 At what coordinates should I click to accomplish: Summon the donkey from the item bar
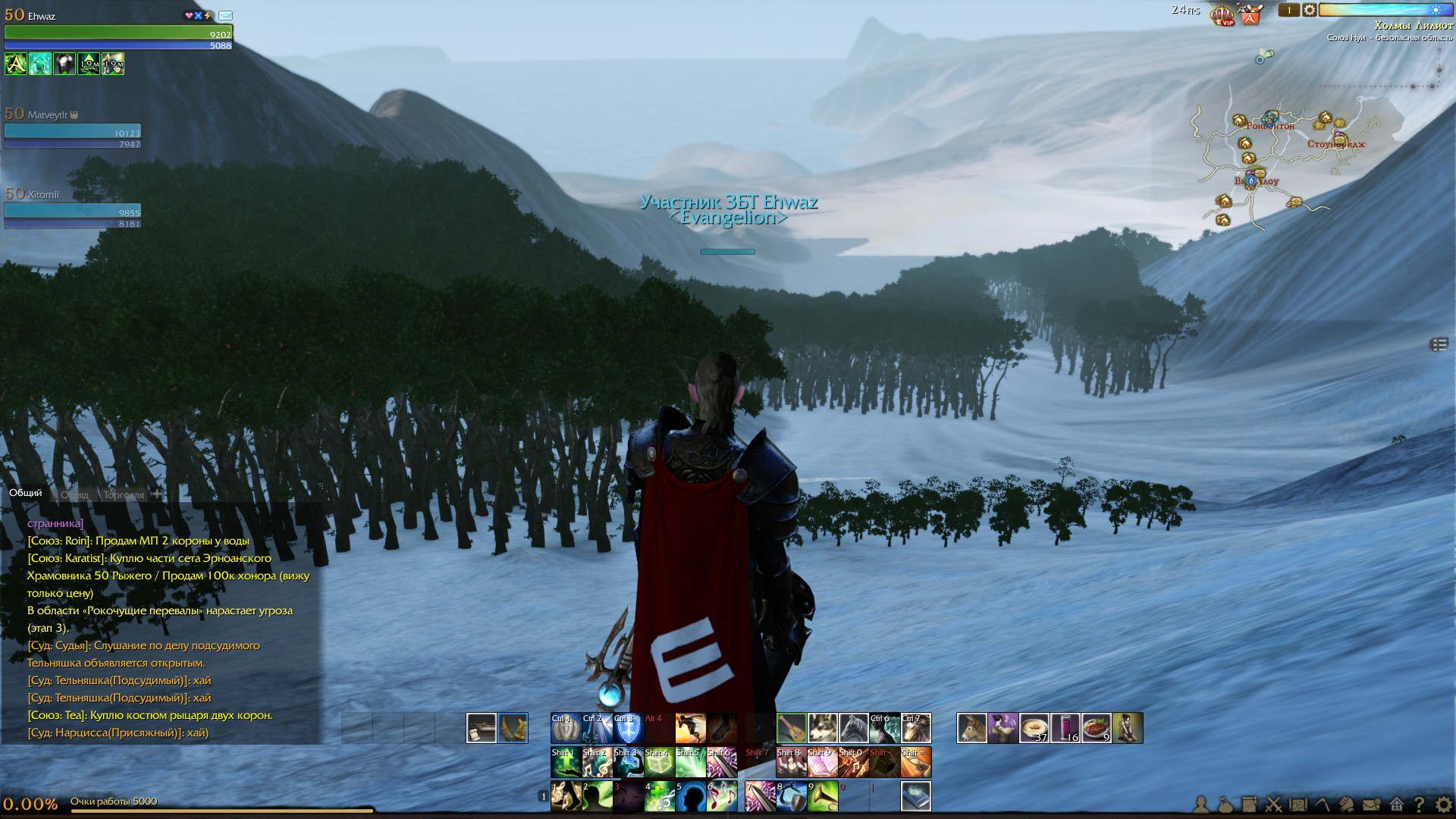[x=971, y=728]
